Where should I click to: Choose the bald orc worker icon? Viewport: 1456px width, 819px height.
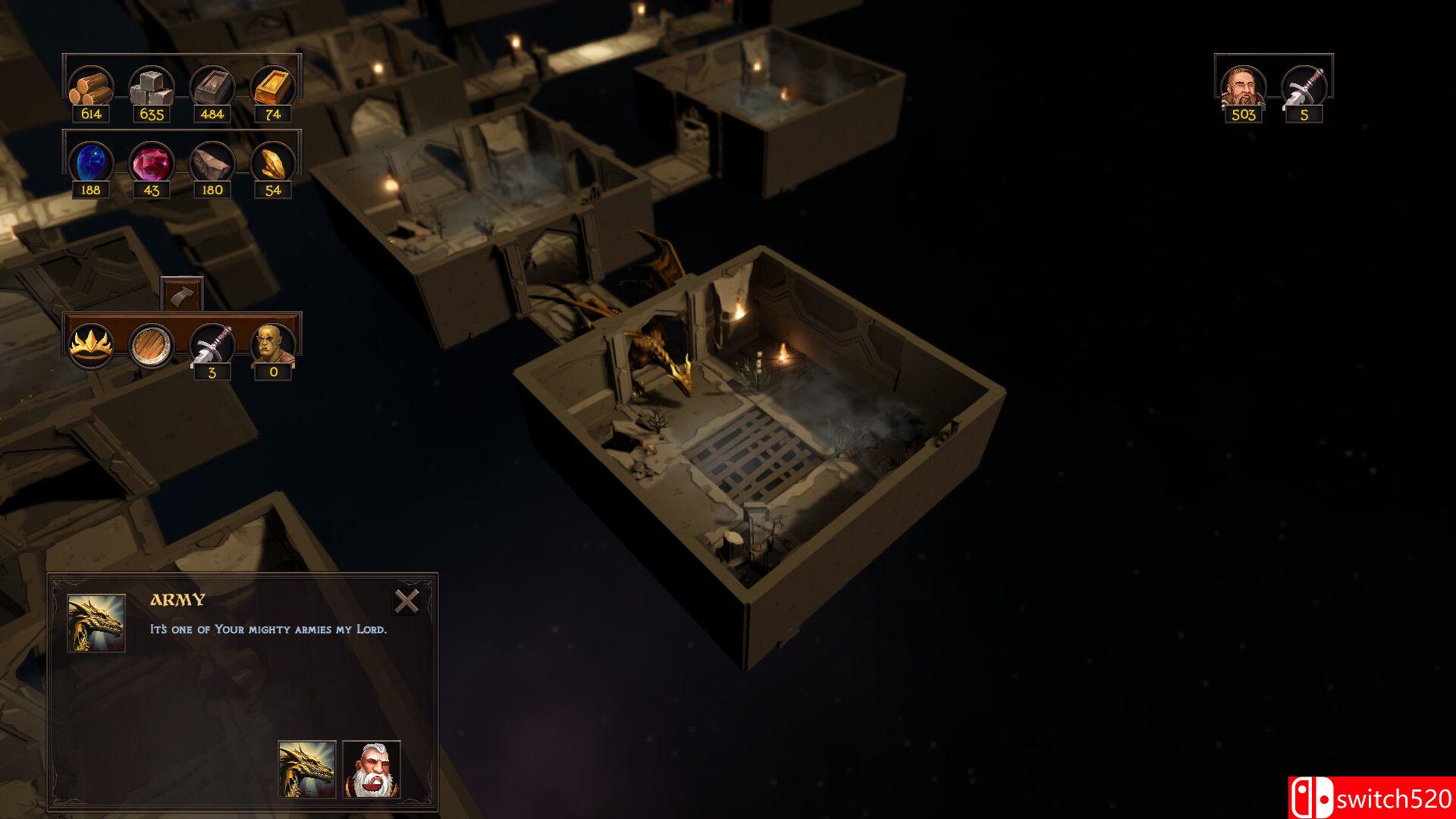[x=272, y=345]
